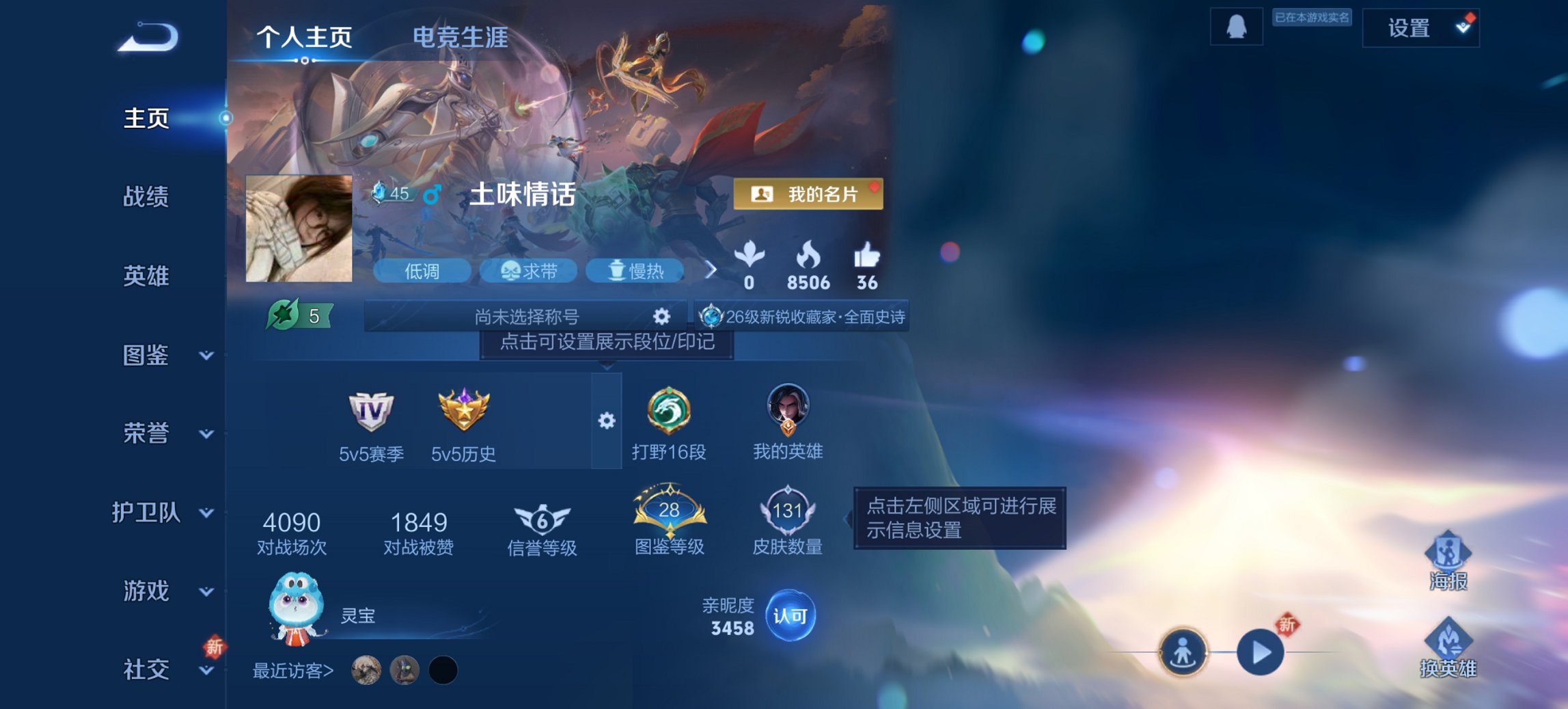Viewport: 1568px width, 709px height.
Task: Switch to the 电竞生涯 tab
Action: (459, 39)
